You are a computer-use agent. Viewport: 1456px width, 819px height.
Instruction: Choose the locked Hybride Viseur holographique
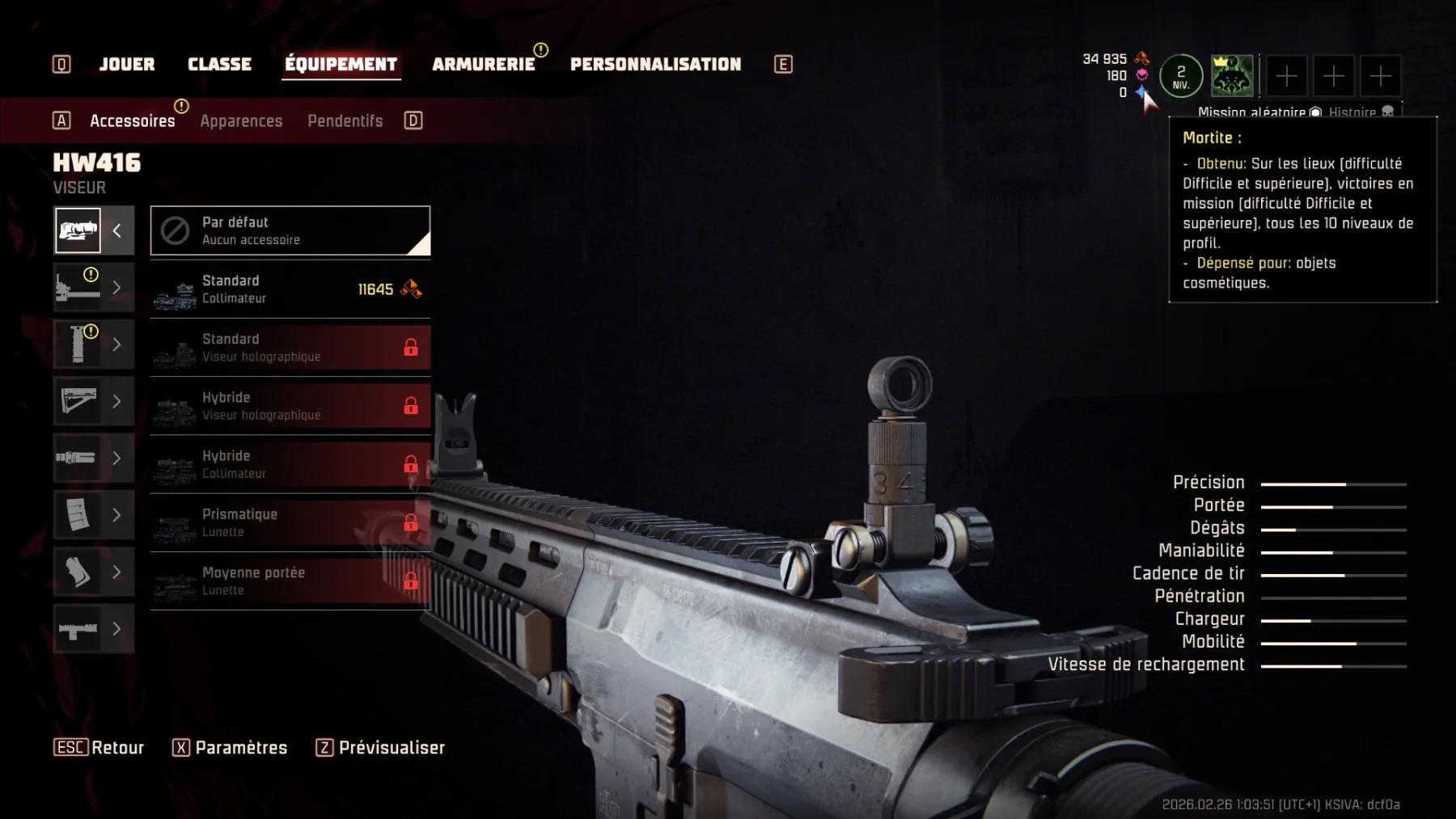(x=290, y=406)
